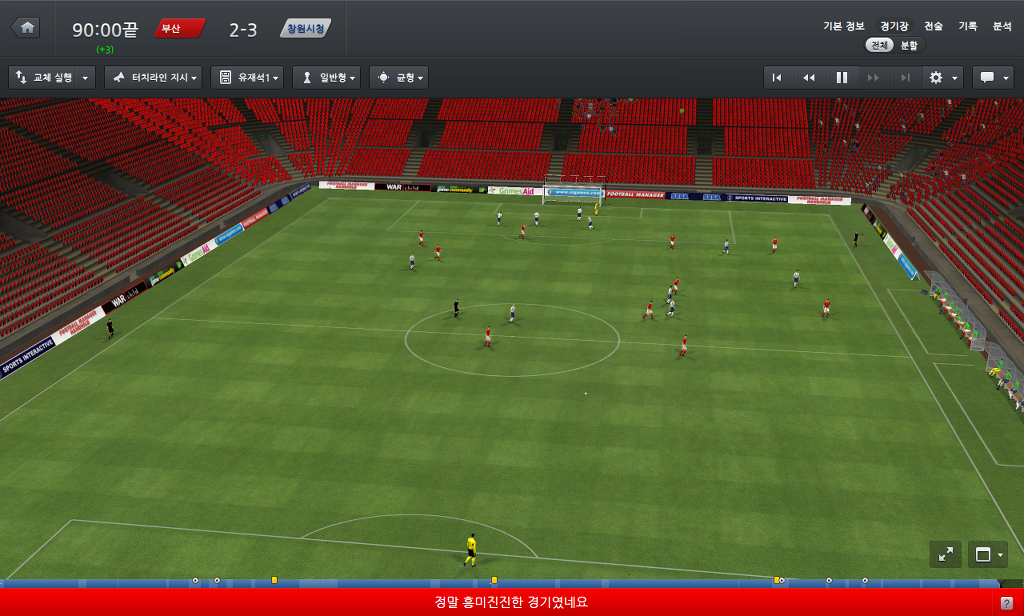Show the 분석 analysis tab
The width and height of the screenshot is (1024, 616).
[1001, 27]
